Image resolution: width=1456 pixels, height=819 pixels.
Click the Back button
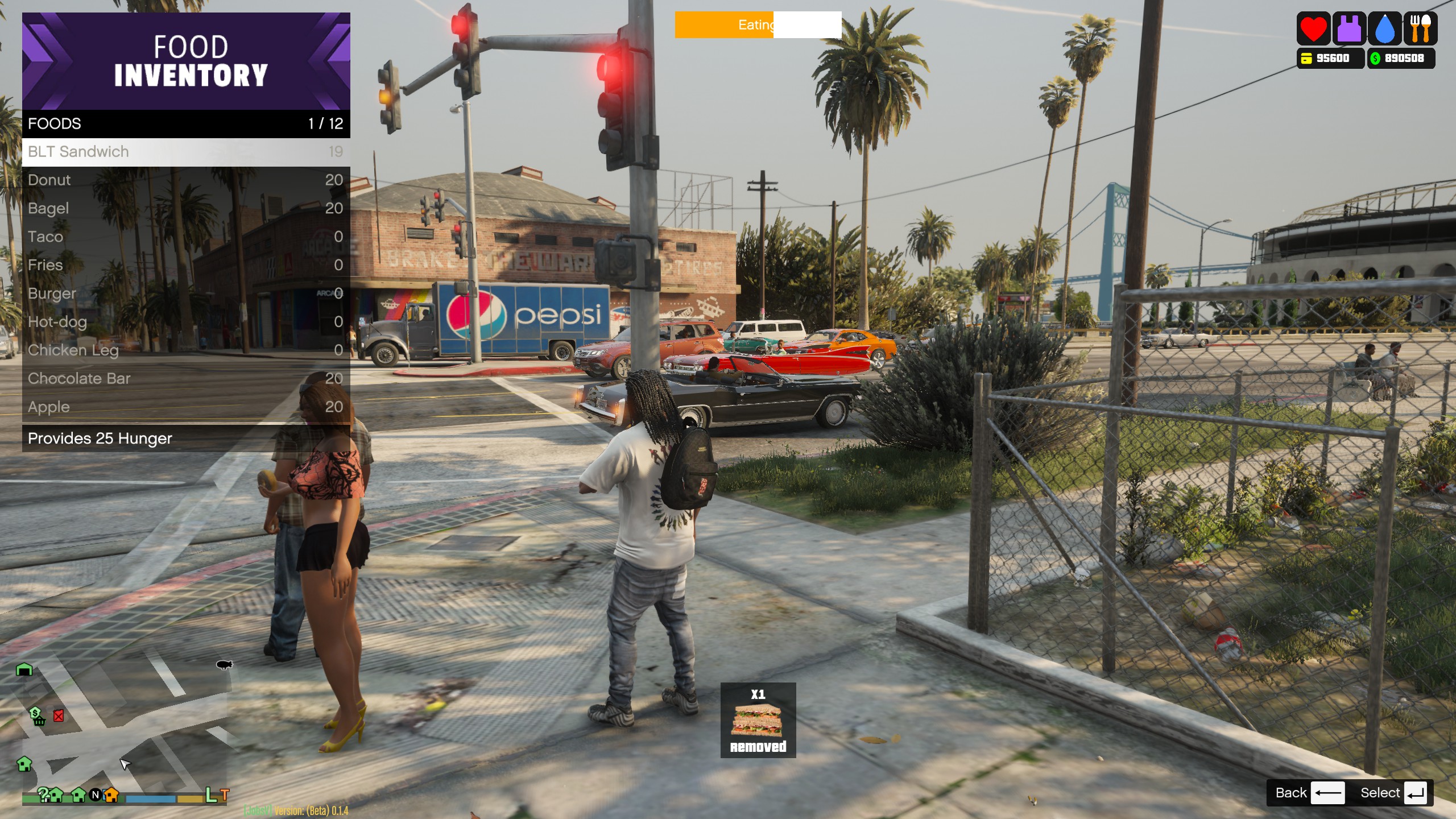coord(1309,793)
